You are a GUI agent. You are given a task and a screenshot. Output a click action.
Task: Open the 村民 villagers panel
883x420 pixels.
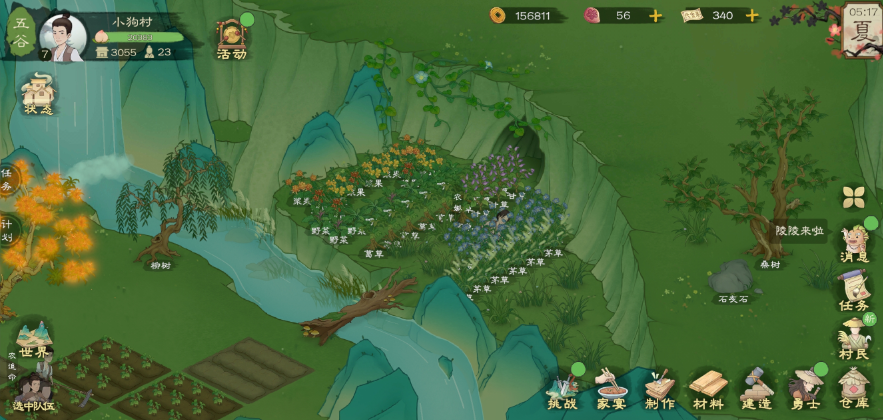pos(855,339)
